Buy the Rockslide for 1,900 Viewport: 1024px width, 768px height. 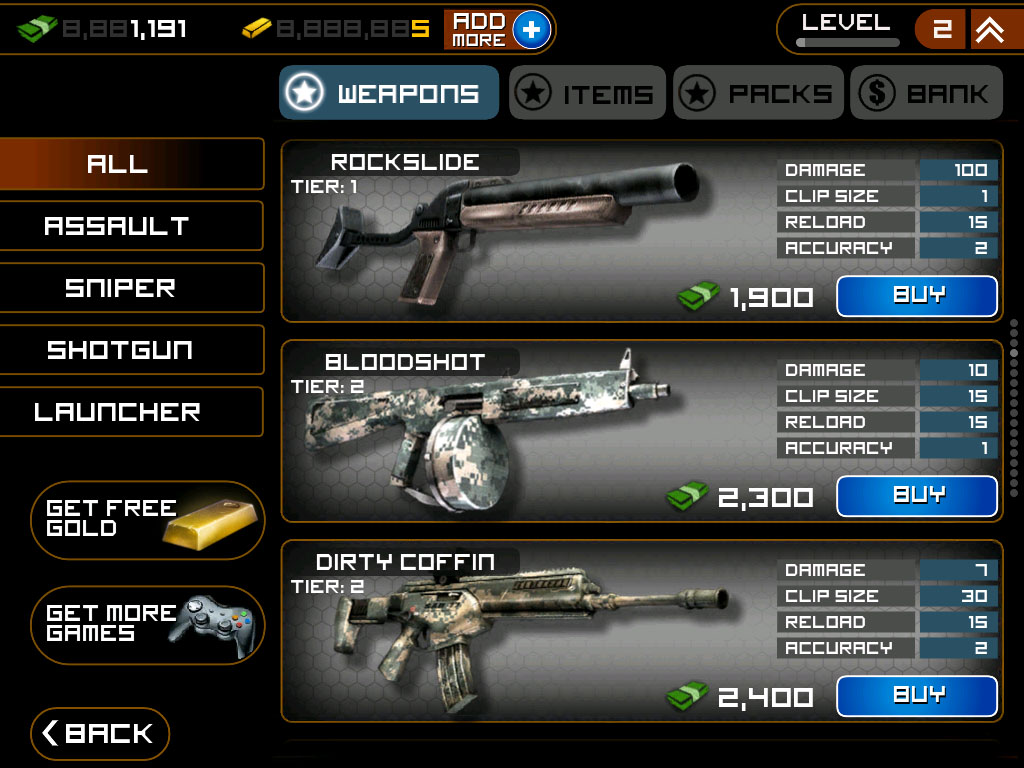pos(916,296)
